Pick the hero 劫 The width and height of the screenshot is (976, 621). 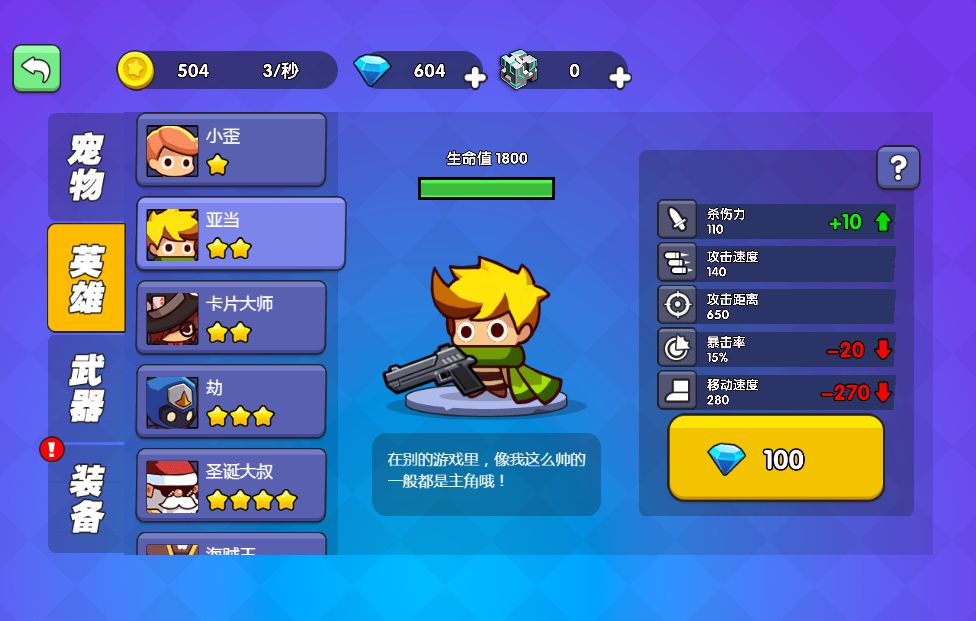coord(231,402)
